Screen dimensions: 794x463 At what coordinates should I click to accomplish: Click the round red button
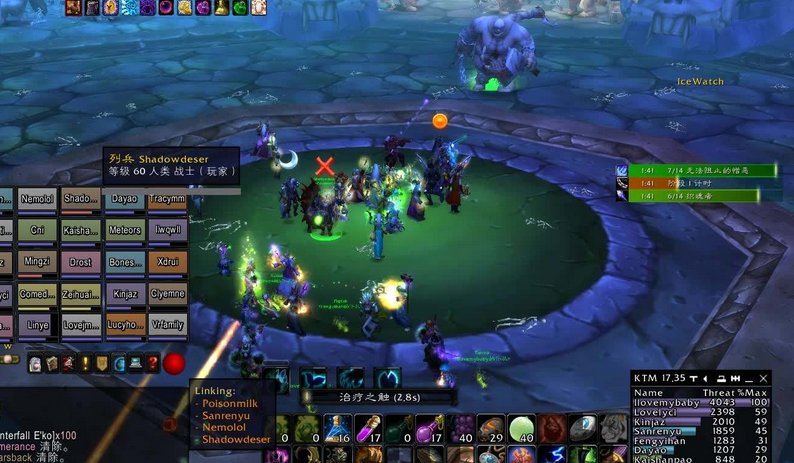pos(175,363)
